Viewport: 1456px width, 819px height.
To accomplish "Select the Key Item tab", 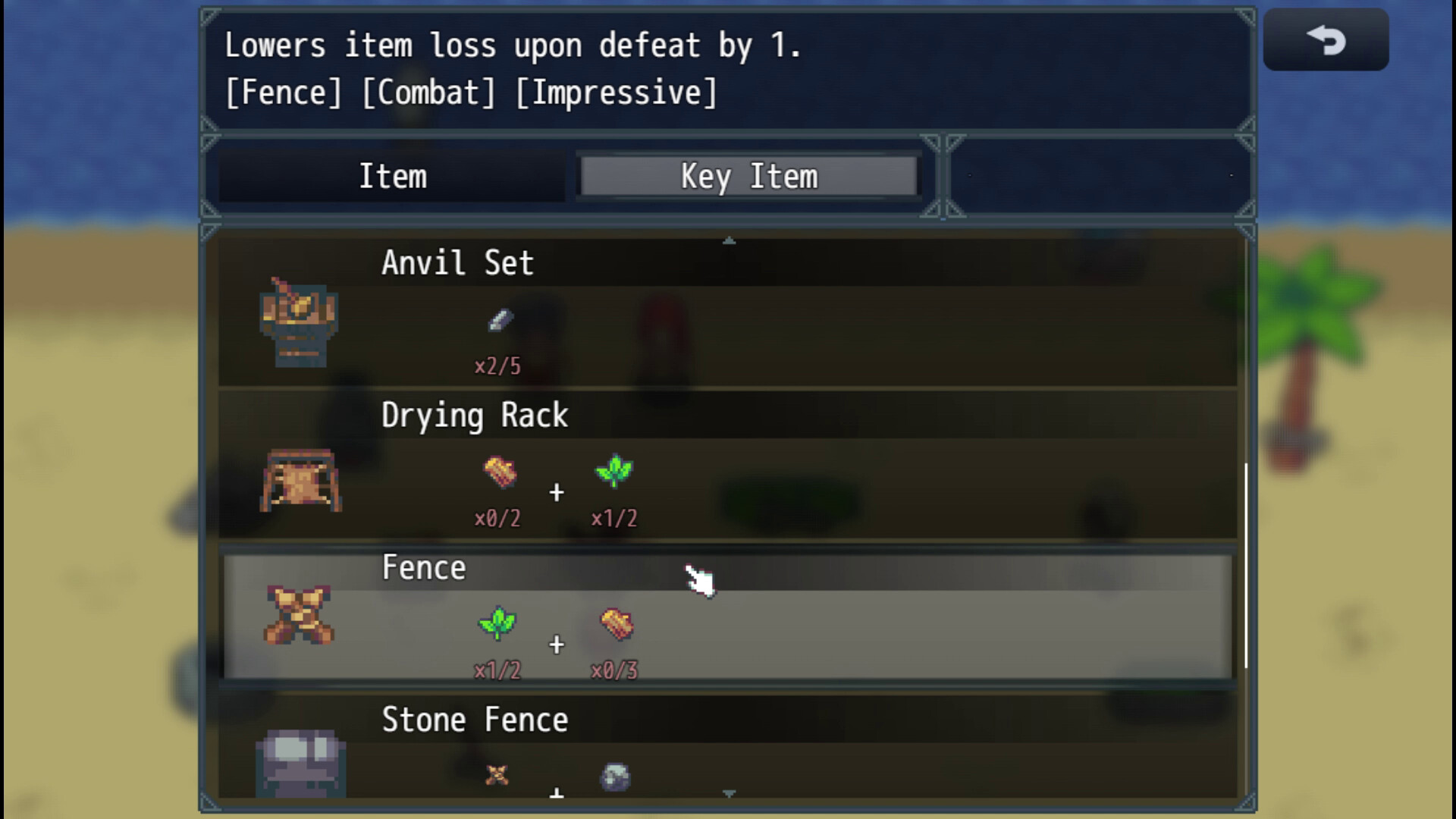I will (749, 175).
